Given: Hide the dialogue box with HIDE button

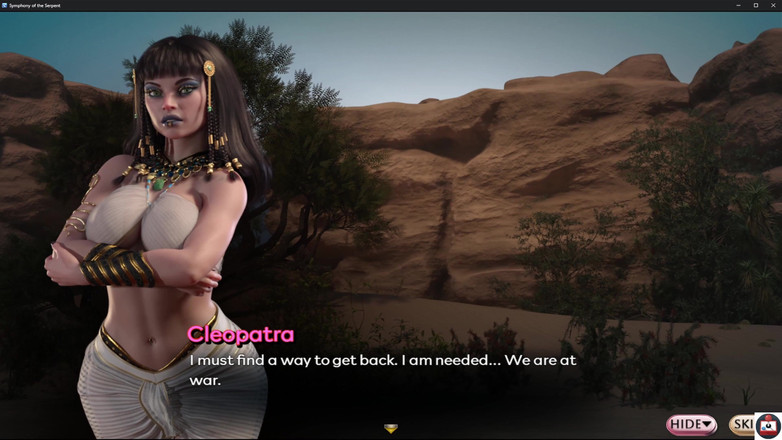Looking at the screenshot, I should (692, 425).
